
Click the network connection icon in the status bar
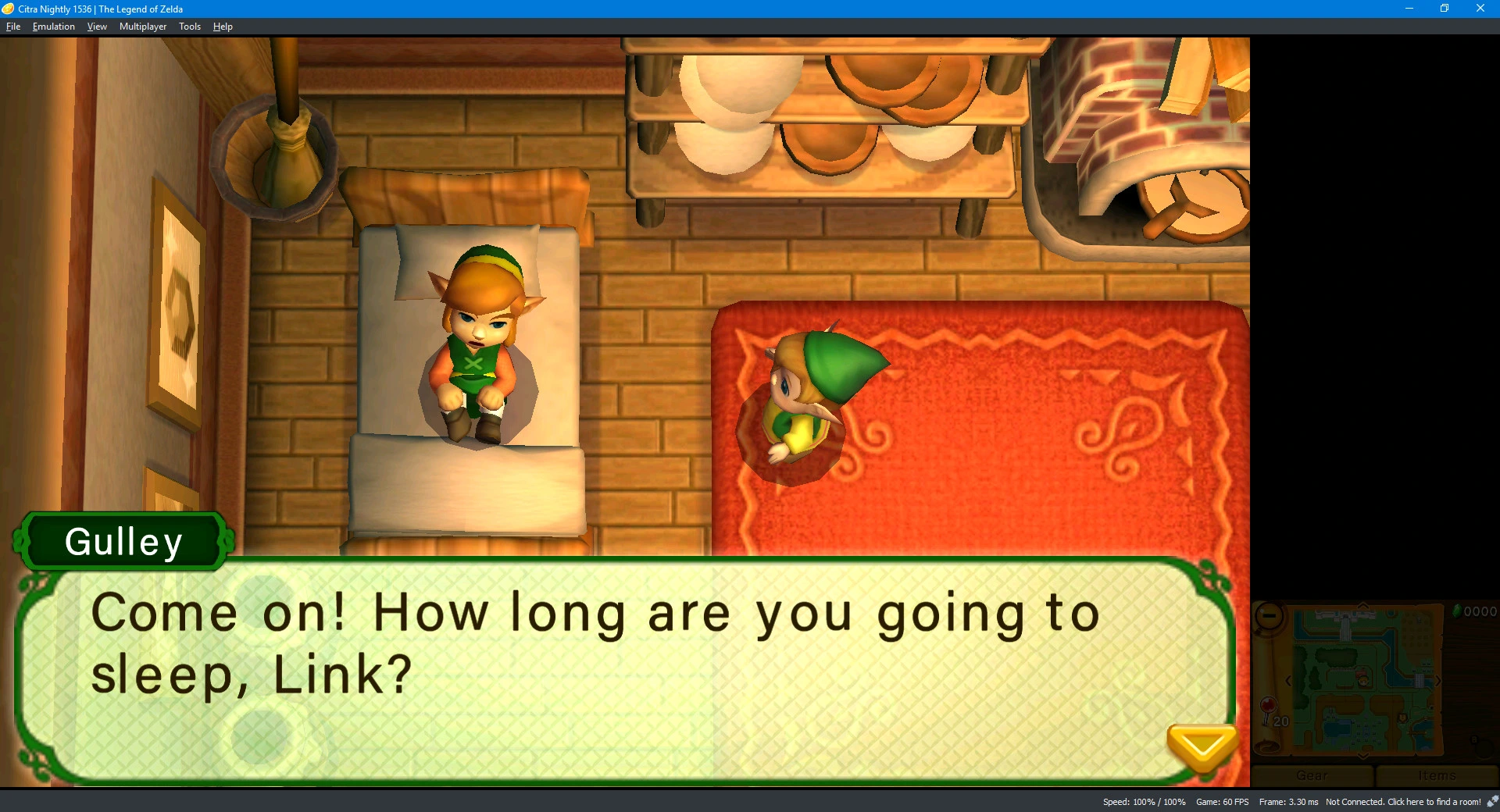click(x=1493, y=802)
